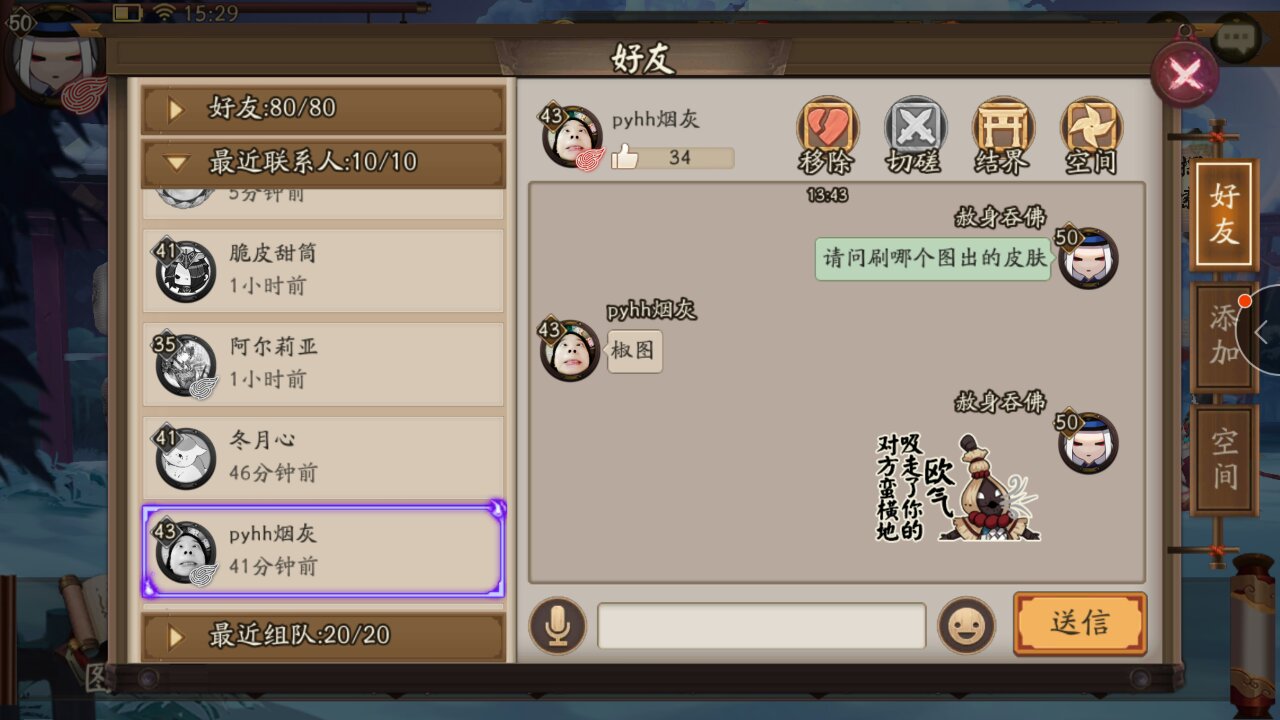Select the 冬月心 friend entry
1280x720 pixels.
point(322,457)
